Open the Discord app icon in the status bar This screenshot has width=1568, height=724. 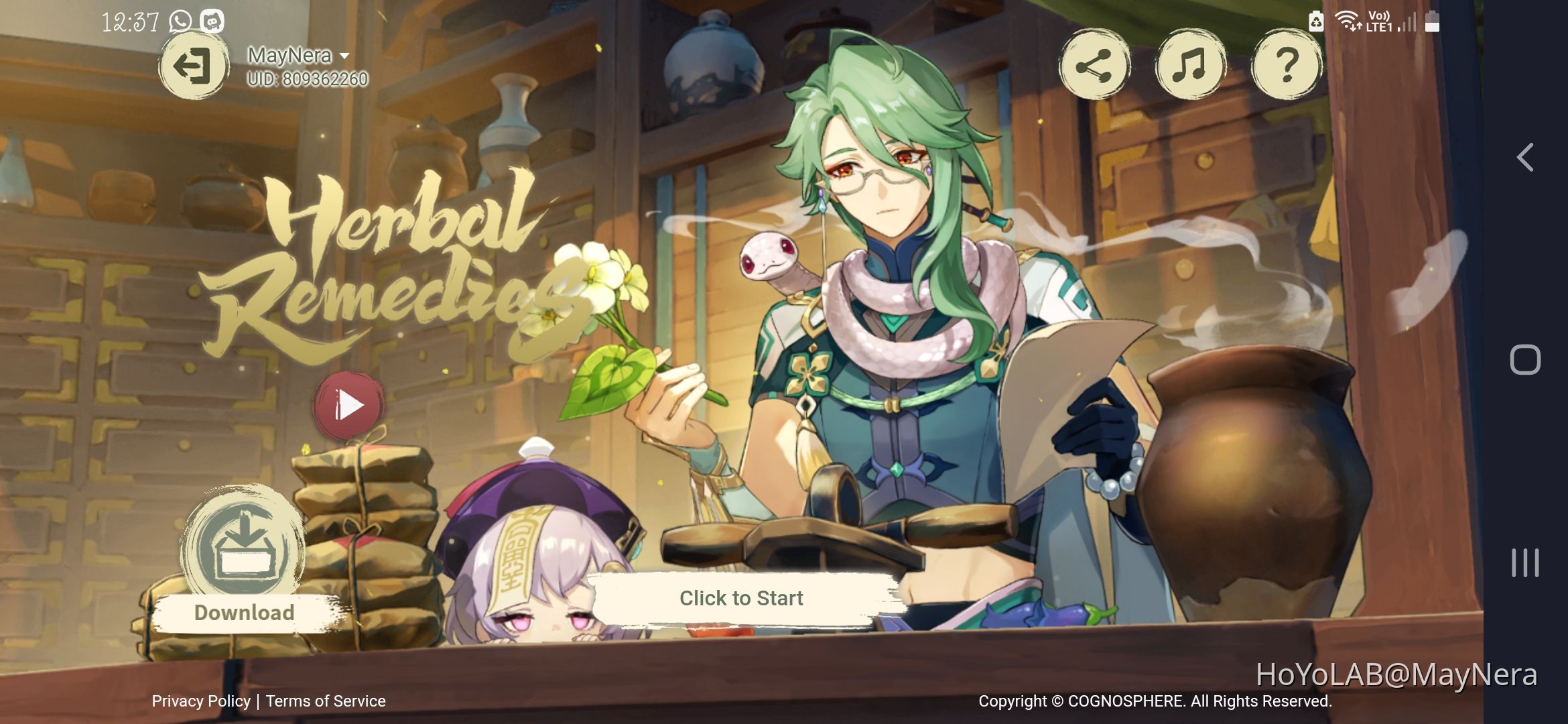tap(212, 21)
